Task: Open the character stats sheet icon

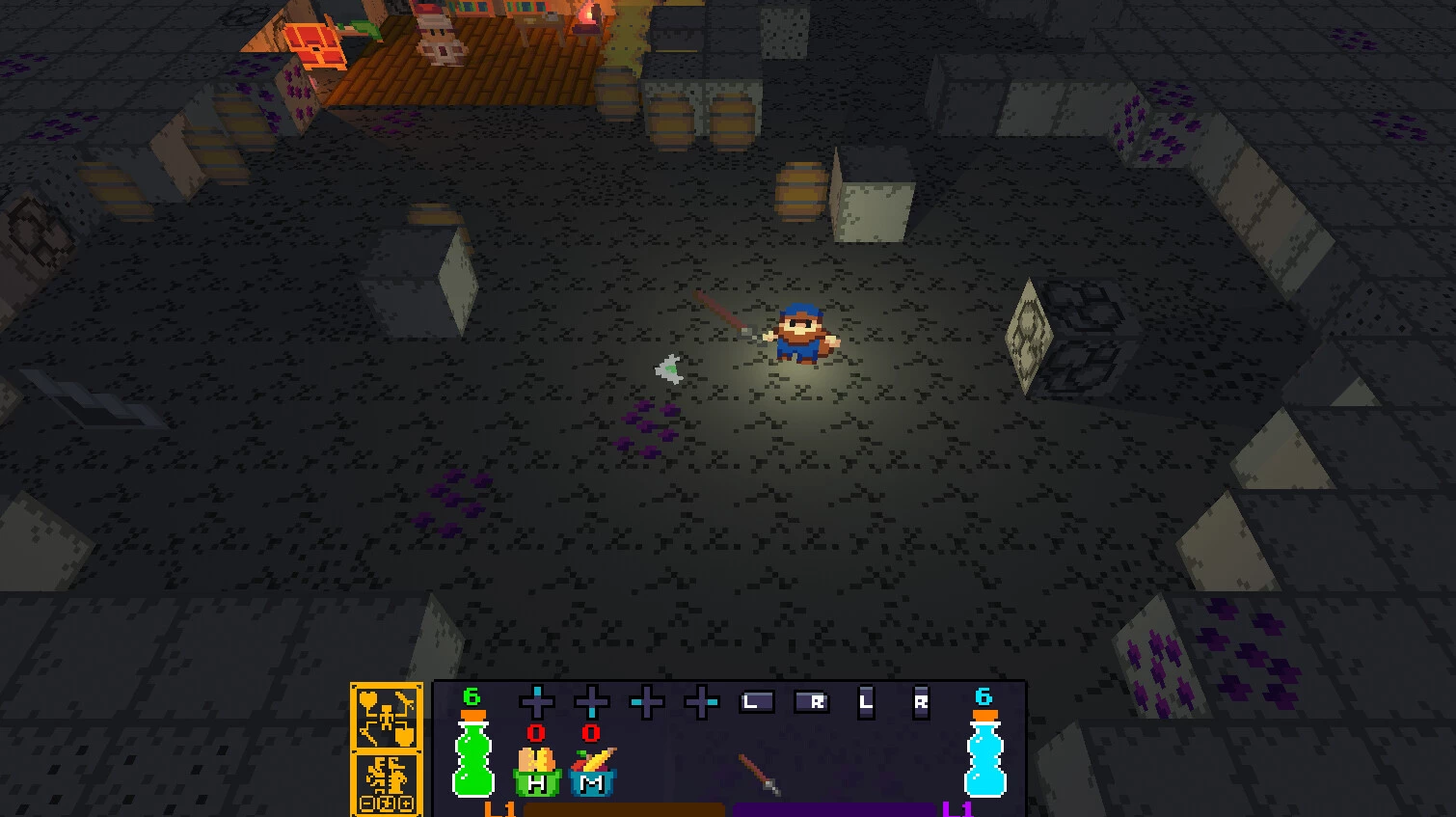Action: pyautogui.click(x=386, y=783)
